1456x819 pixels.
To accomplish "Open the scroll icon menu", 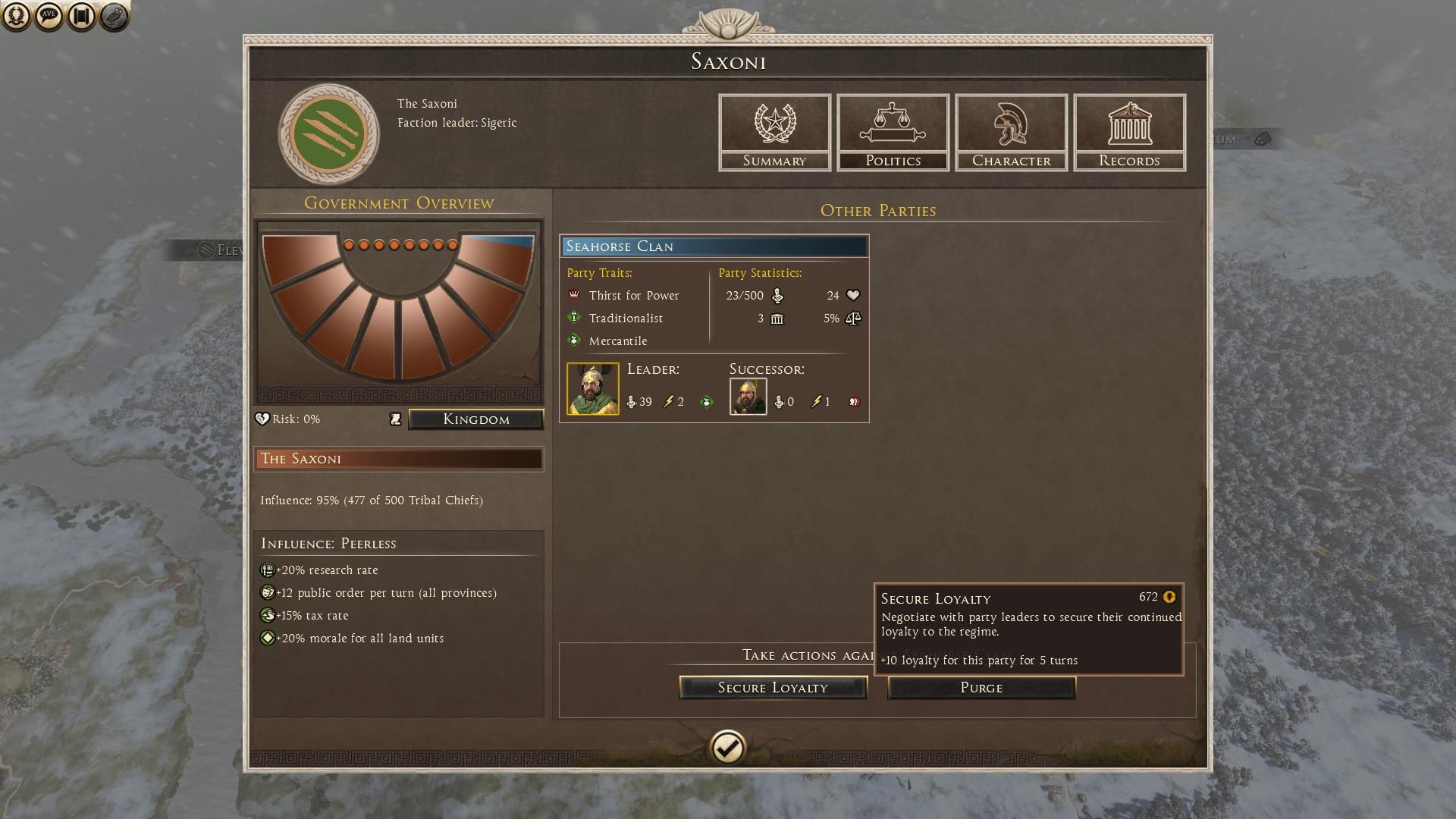I will 81,16.
